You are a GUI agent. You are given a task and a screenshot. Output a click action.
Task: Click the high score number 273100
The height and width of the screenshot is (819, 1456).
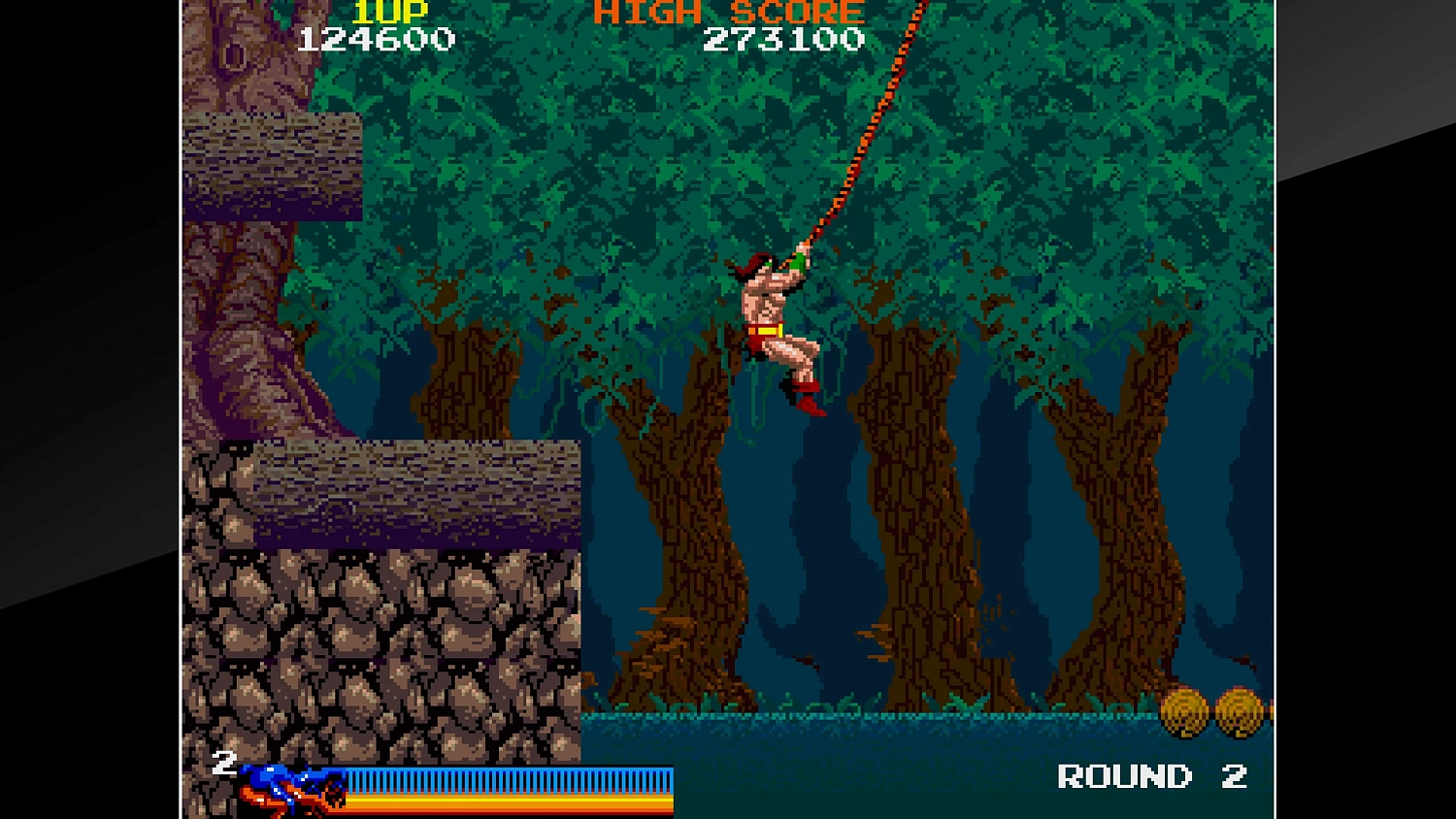784,39
